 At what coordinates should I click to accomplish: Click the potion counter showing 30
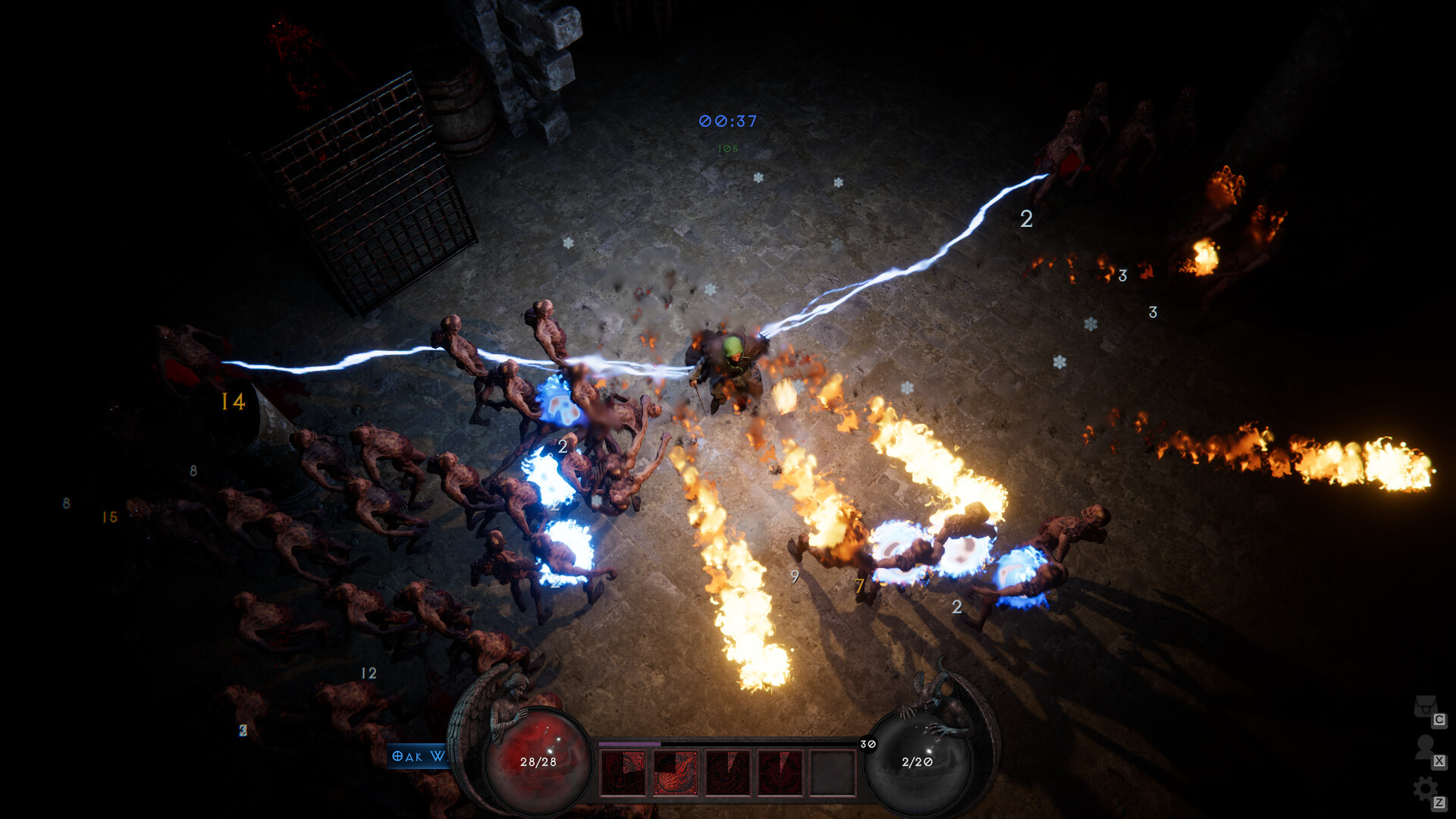coord(867,745)
